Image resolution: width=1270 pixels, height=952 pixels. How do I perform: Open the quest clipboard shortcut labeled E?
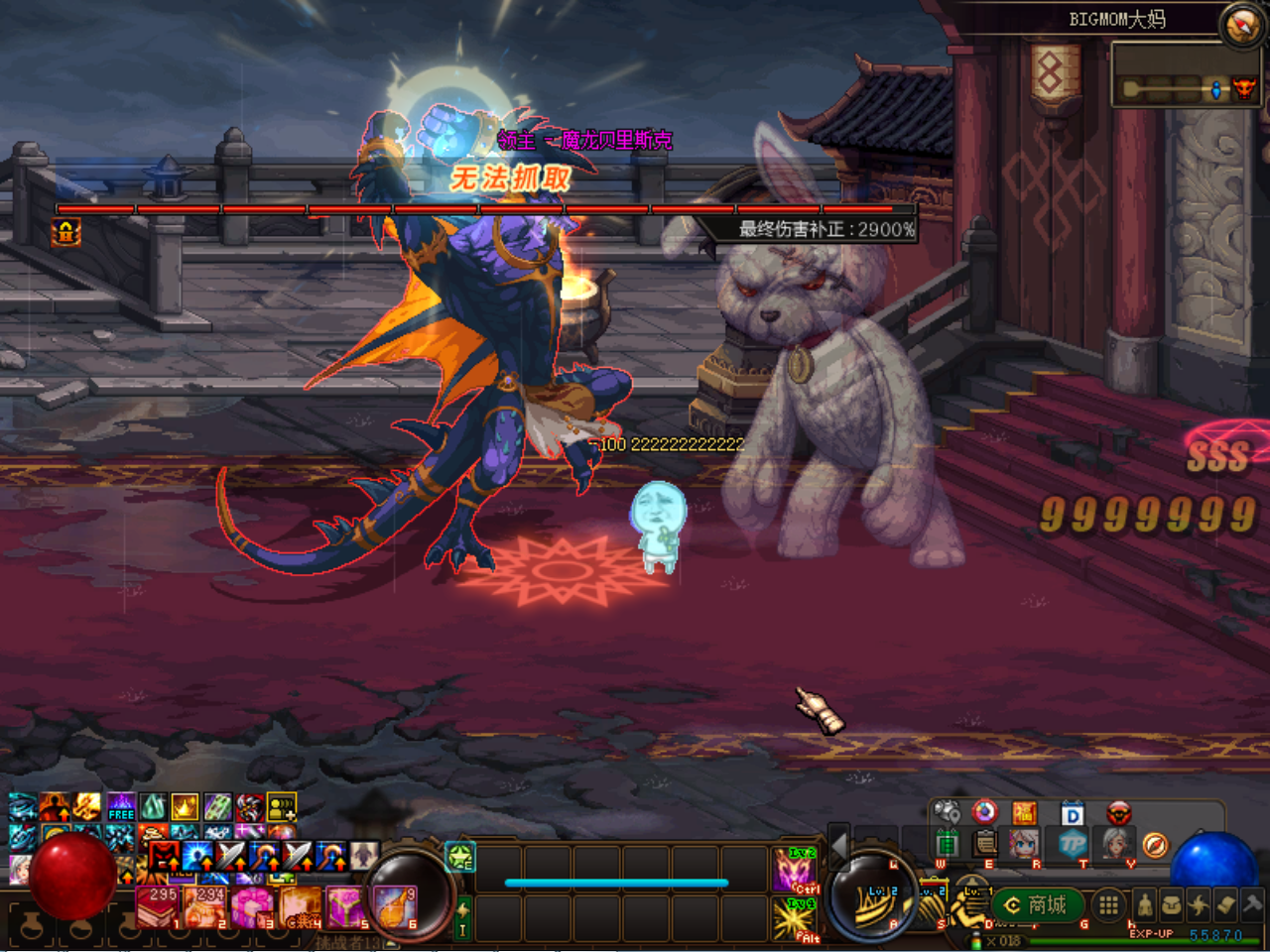(x=984, y=844)
